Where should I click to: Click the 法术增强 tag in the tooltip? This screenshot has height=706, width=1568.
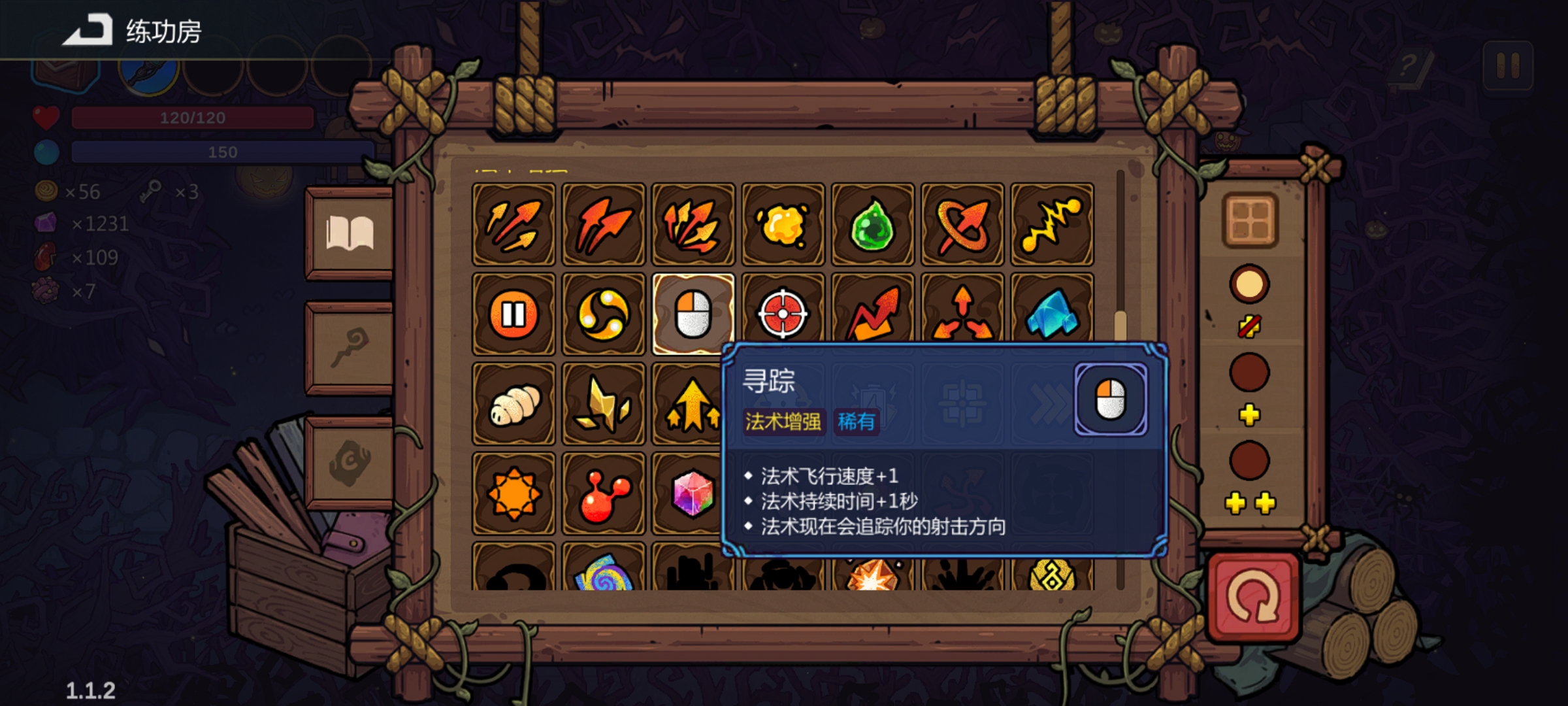pyautogui.click(x=783, y=422)
